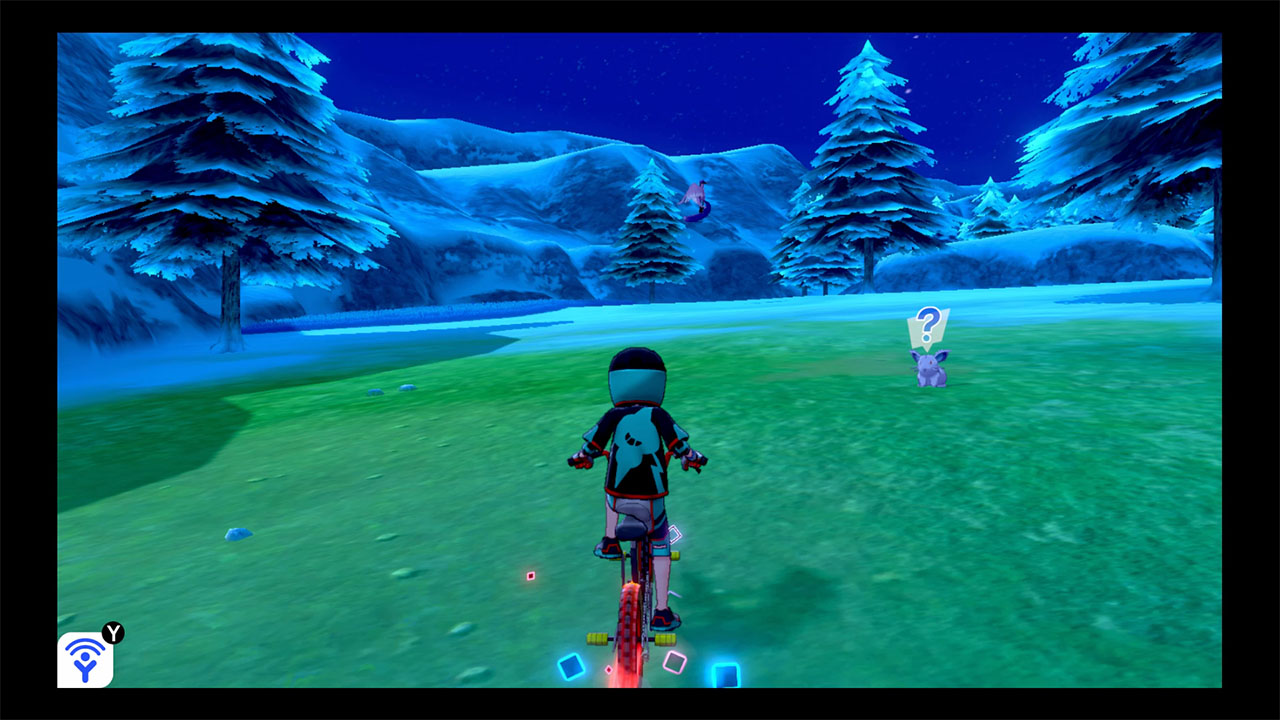Click the black Y button badge
The image size is (1280, 720).
pyautogui.click(x=114, y=632)
